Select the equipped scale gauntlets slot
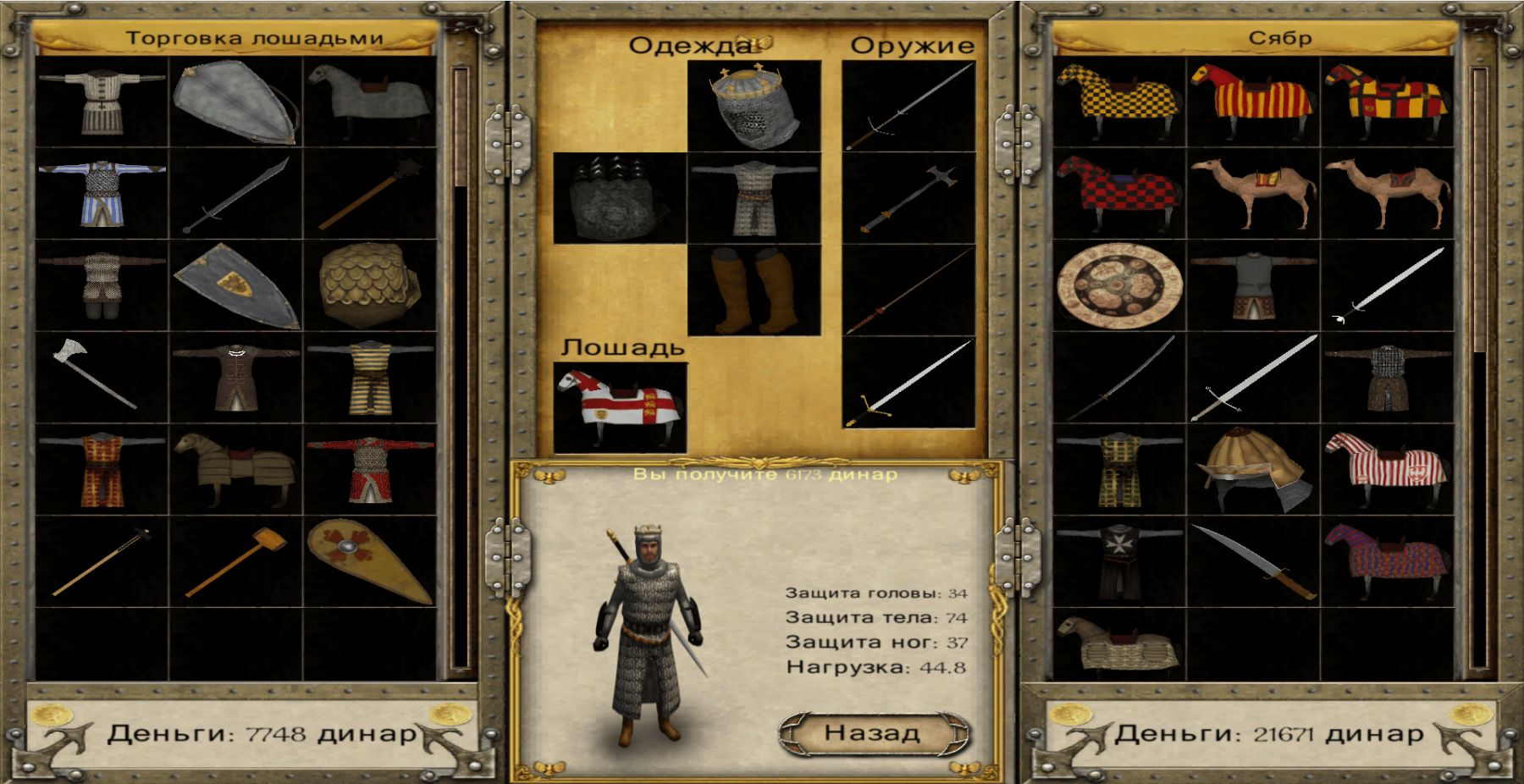The image size is (1524, 784). (619, 198)
